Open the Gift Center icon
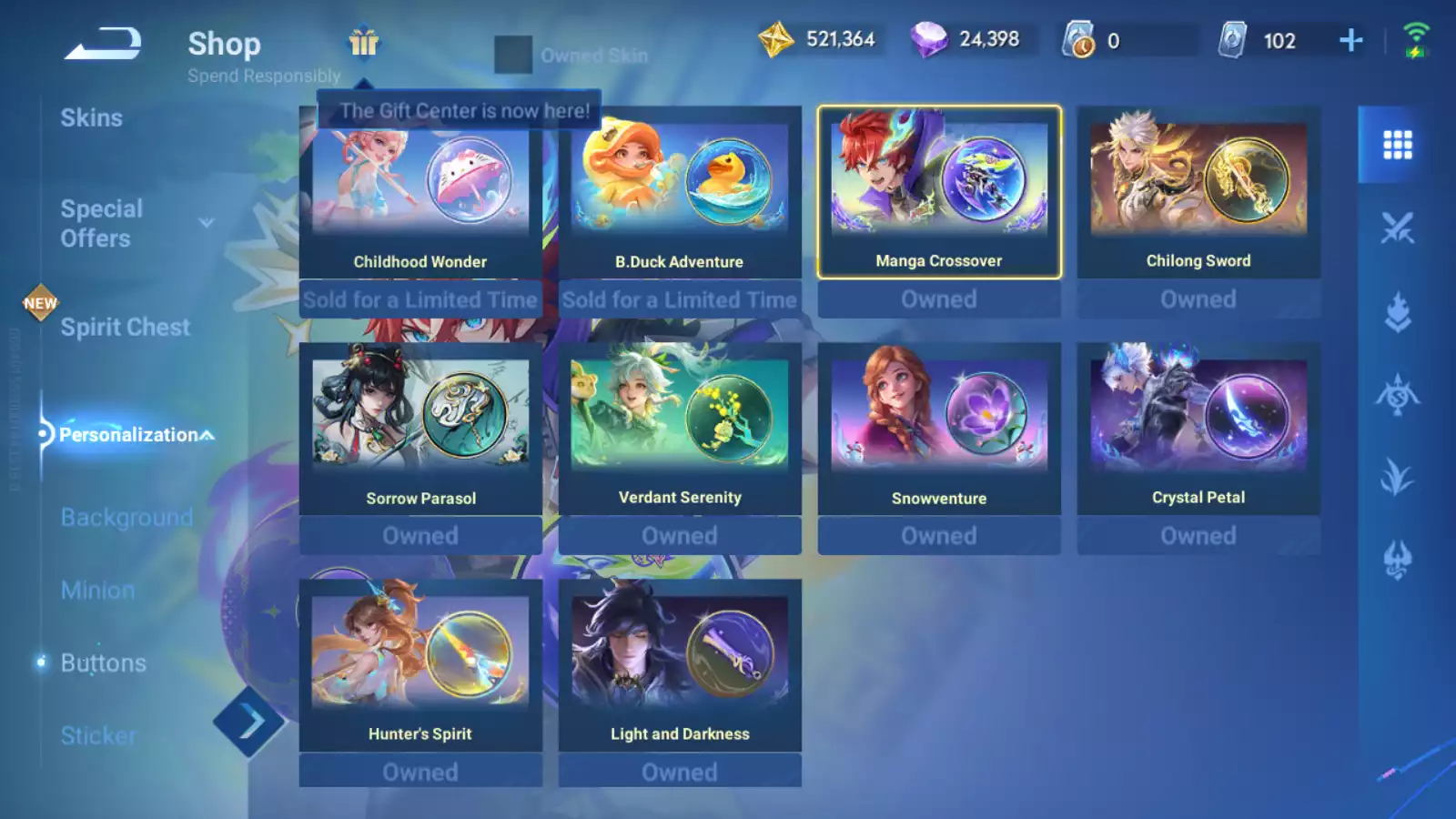 tap(363, 42)
